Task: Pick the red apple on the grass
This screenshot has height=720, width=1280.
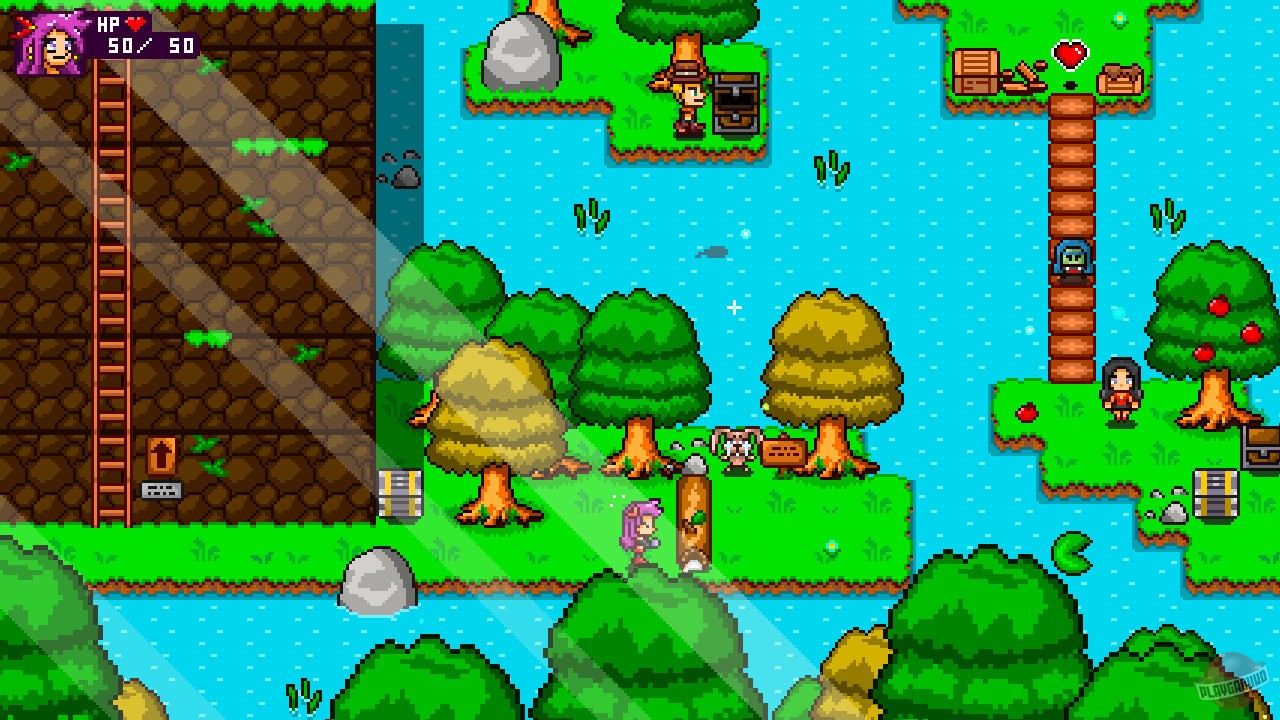Action: pyautogui.click(x=1027, y=412)
